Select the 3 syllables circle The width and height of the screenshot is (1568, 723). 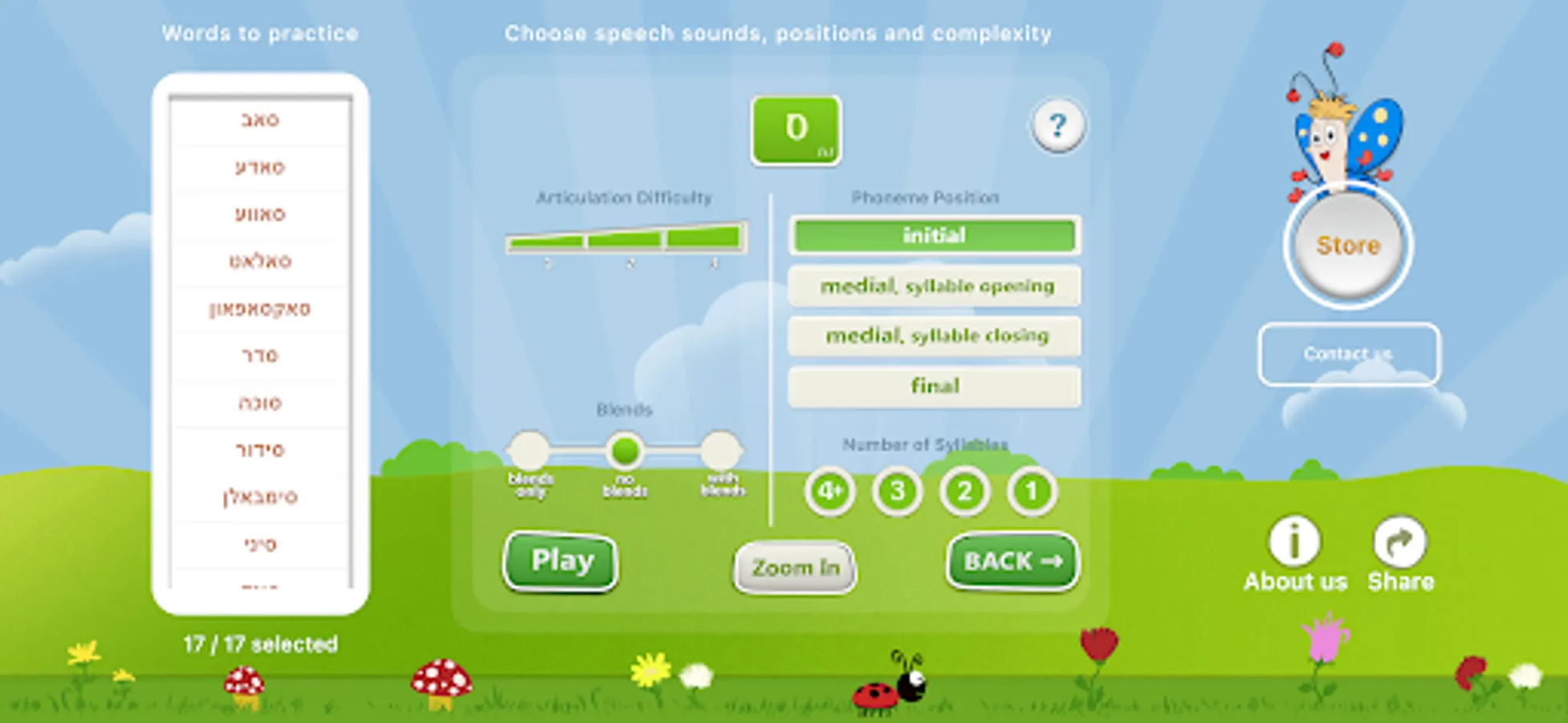(895, 492)
